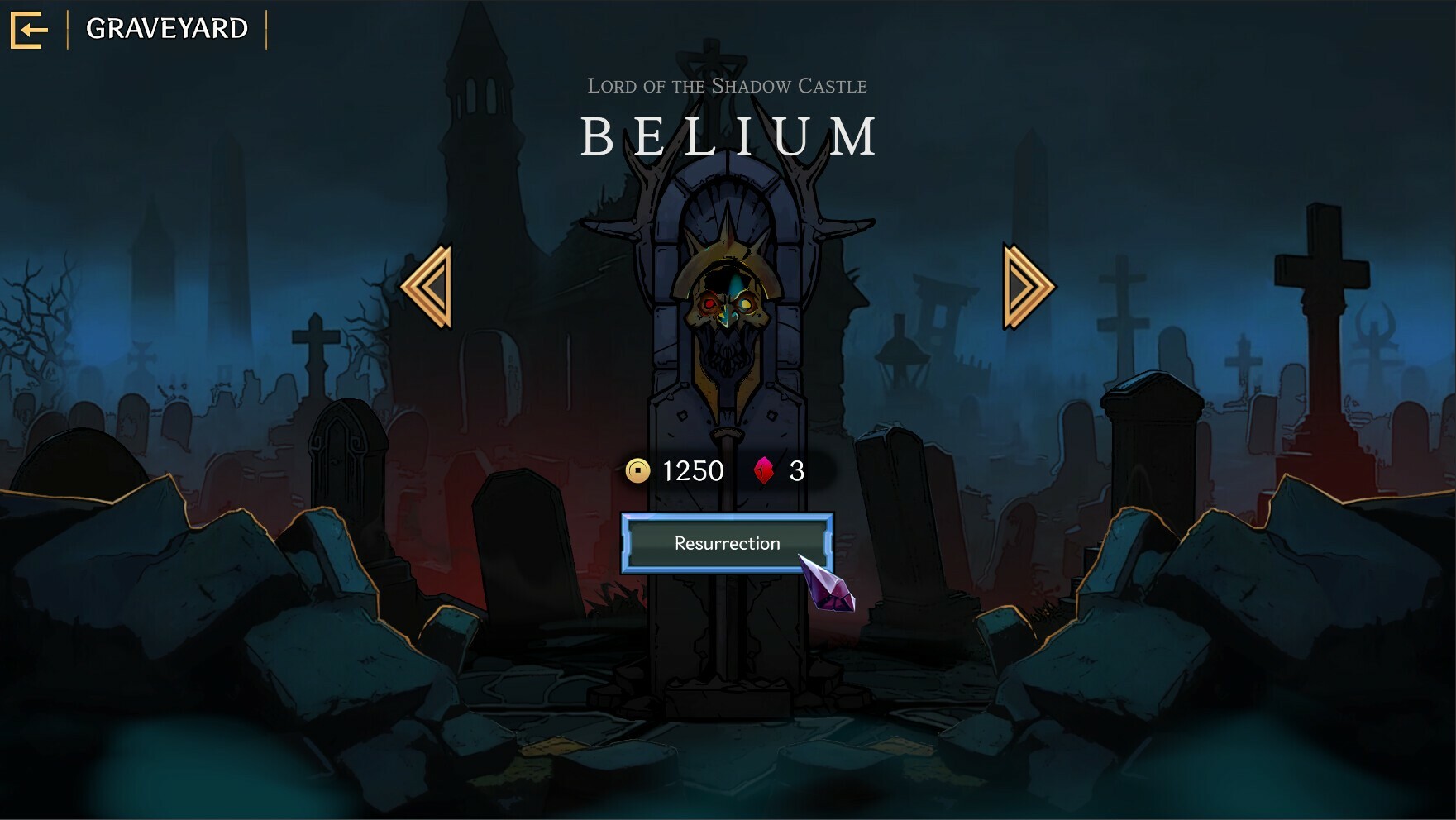The image size is (1456, 820).
Task: Click the gold coin currency icon
Action: [x=637, y=471]
